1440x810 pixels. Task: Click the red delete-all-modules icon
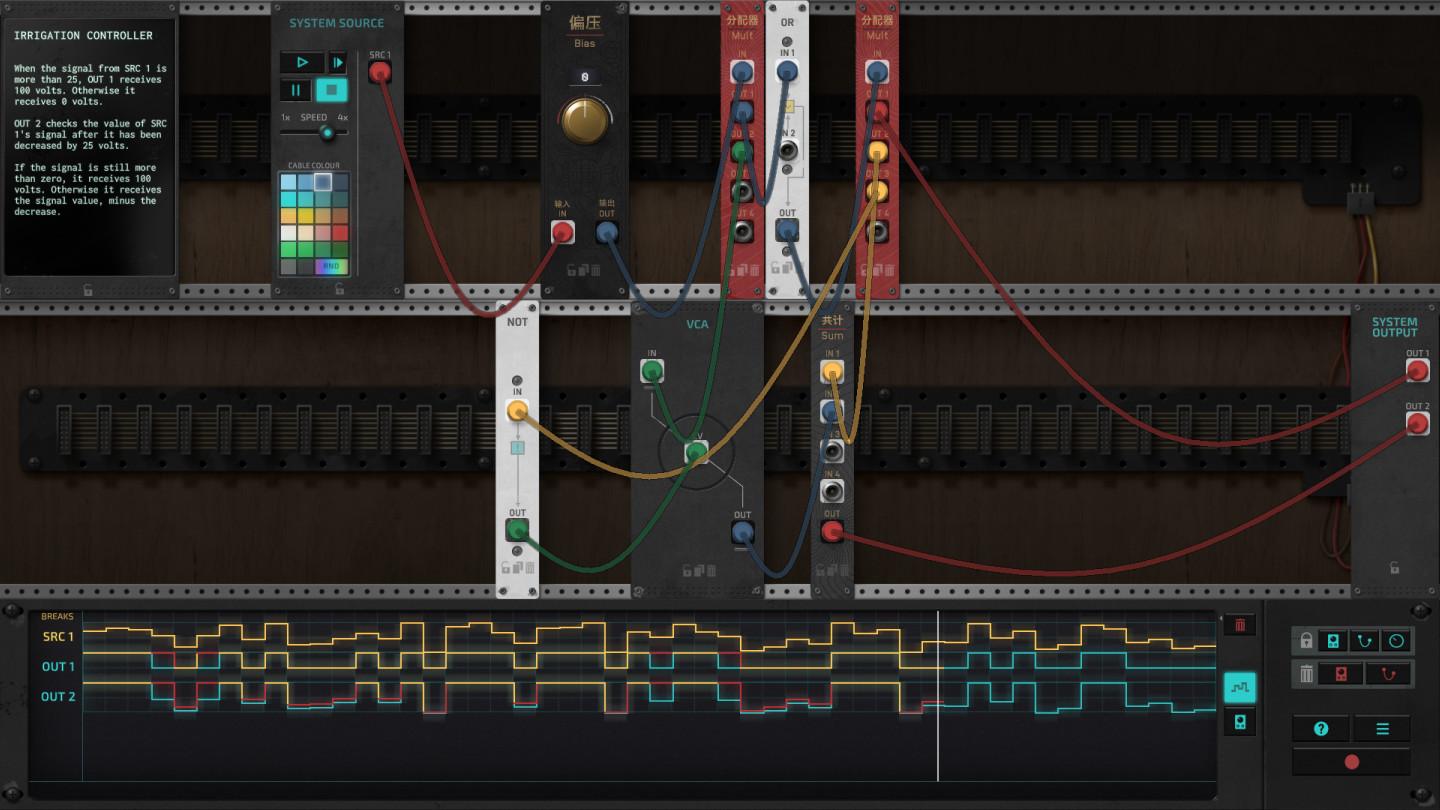coord(1339,673)
